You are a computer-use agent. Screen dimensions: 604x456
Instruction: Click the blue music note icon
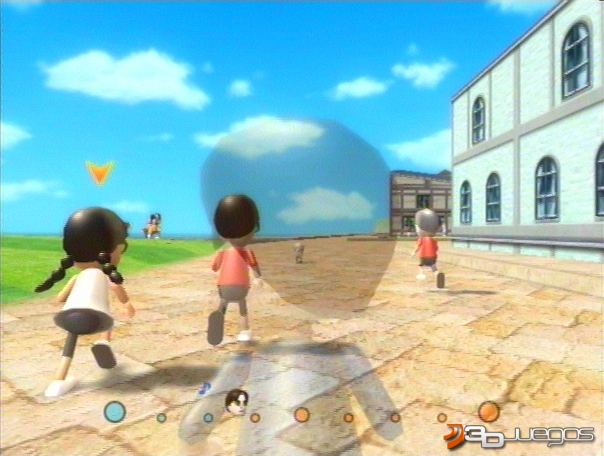(x=205, y=387)
